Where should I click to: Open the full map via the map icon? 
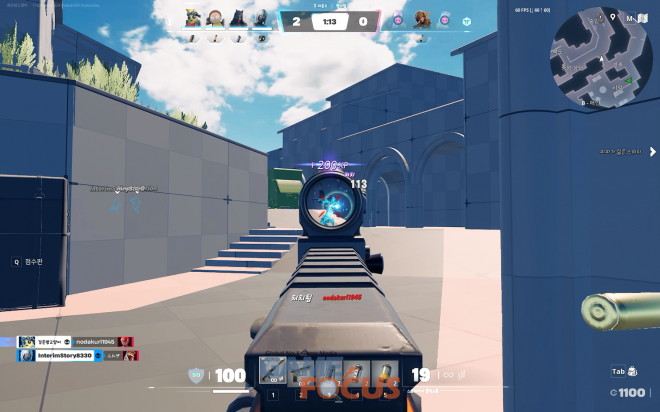pos(645,19)
